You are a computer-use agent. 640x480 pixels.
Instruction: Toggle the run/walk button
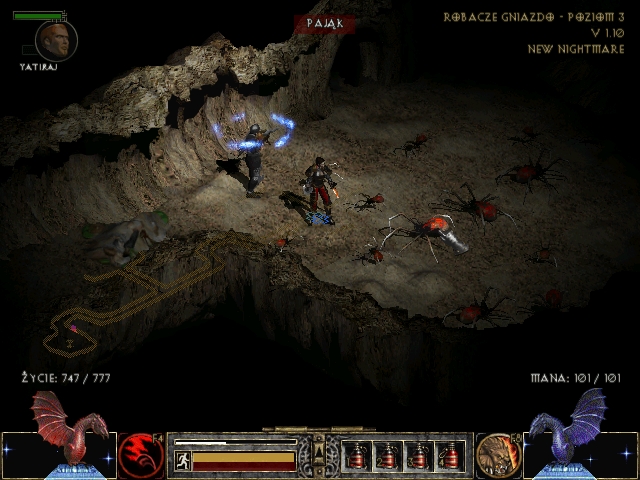coord(183,460)
